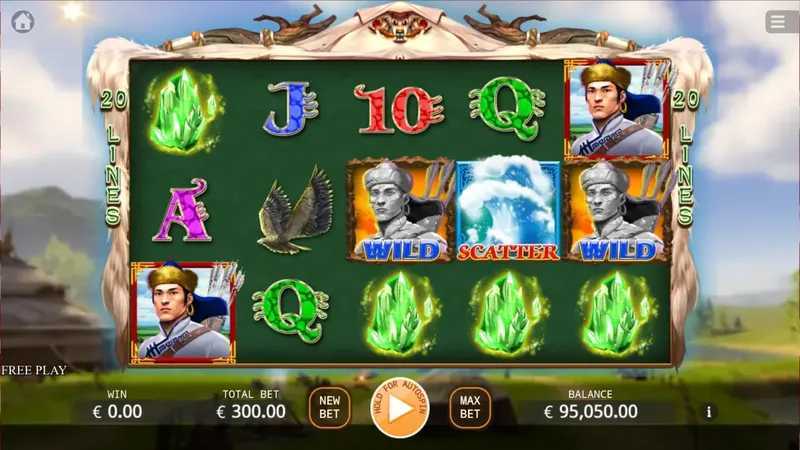The height and width of the screenshot is (450, 800).
Task: Open the New Bet options
Action: 329,407
